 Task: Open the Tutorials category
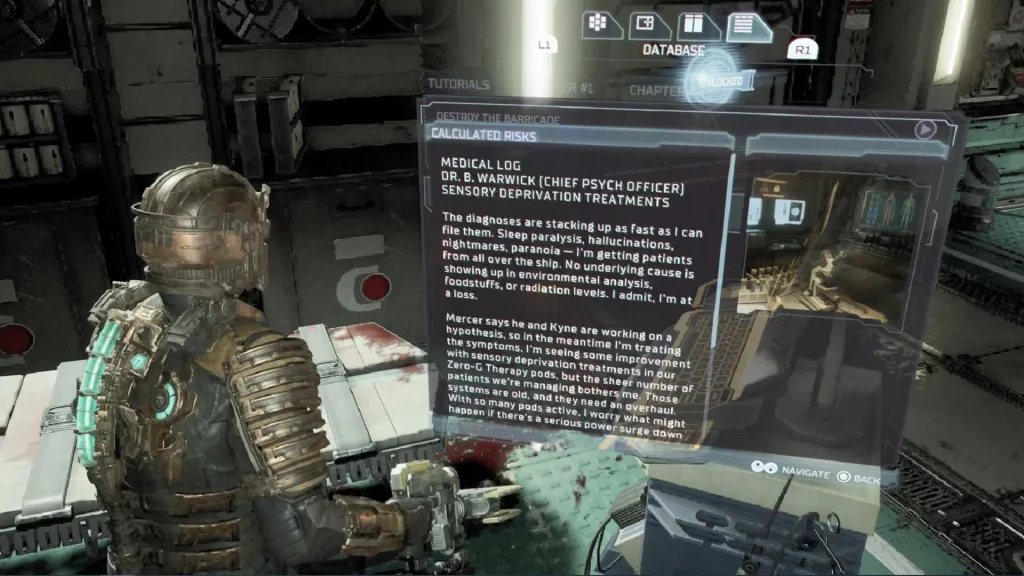tap(458, 85)
